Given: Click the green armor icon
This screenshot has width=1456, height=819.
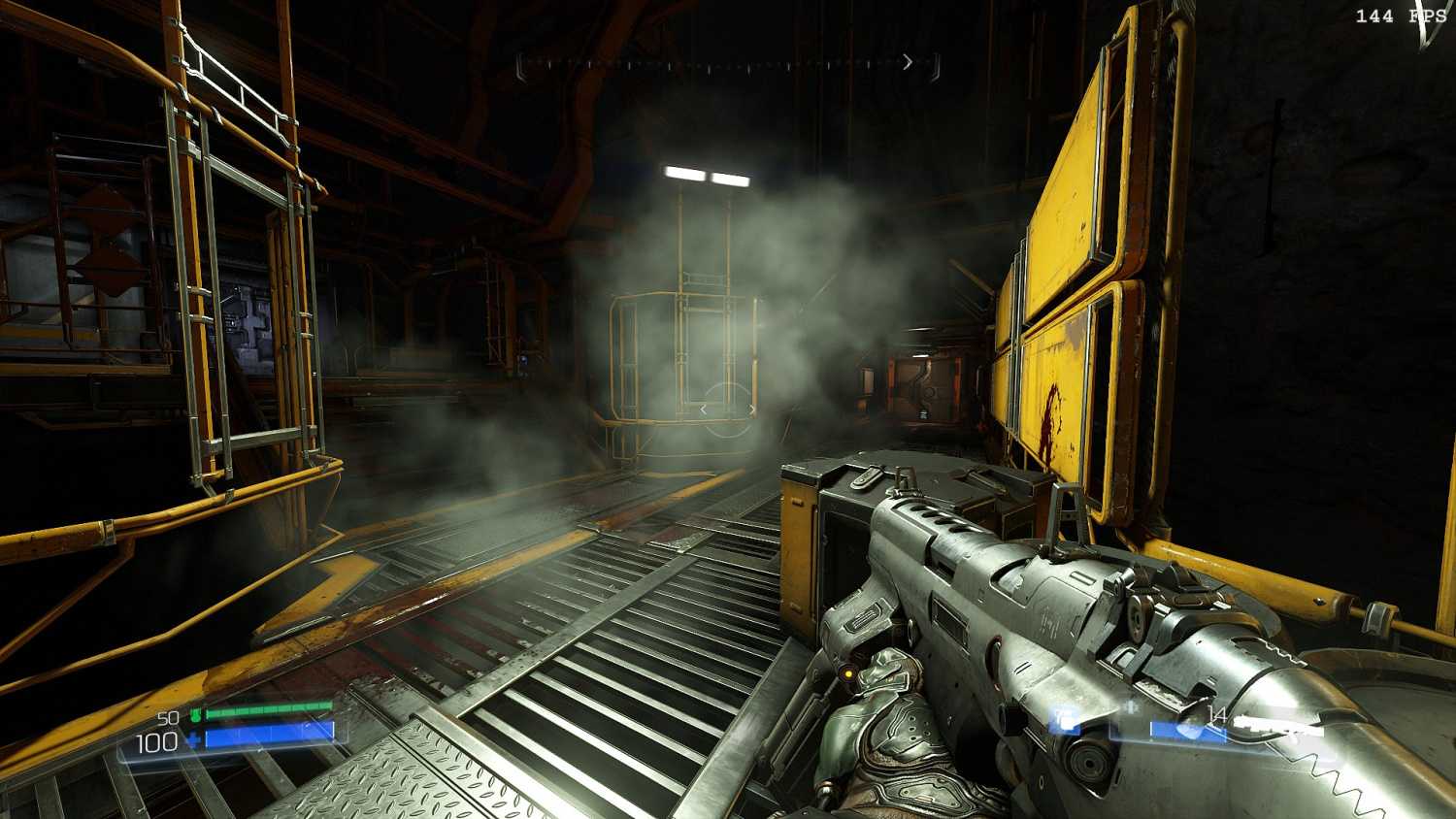Looking at the screenshot, I should point(194,716).
